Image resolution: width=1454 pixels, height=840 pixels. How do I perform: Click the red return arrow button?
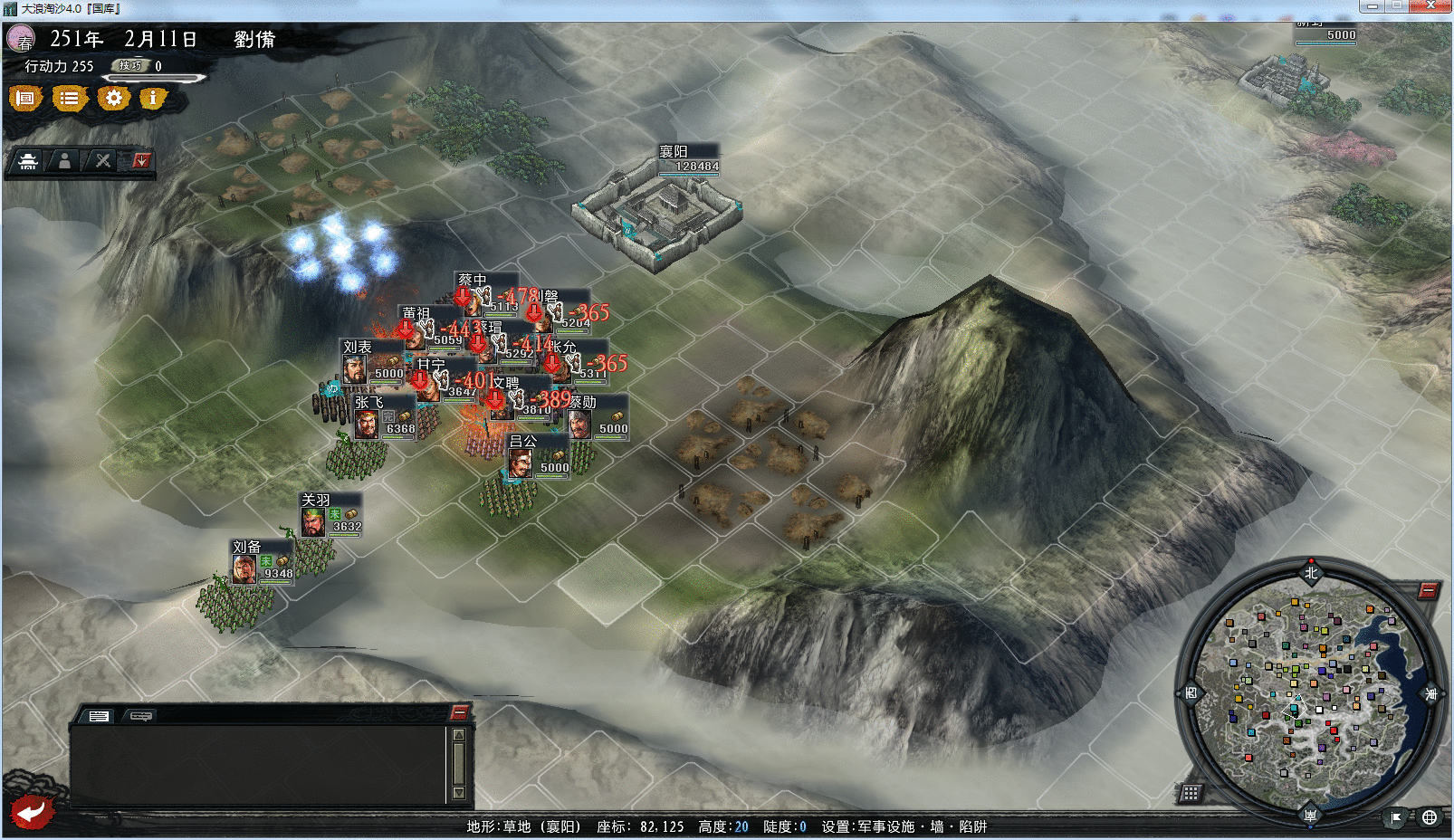tap(32, 811)
